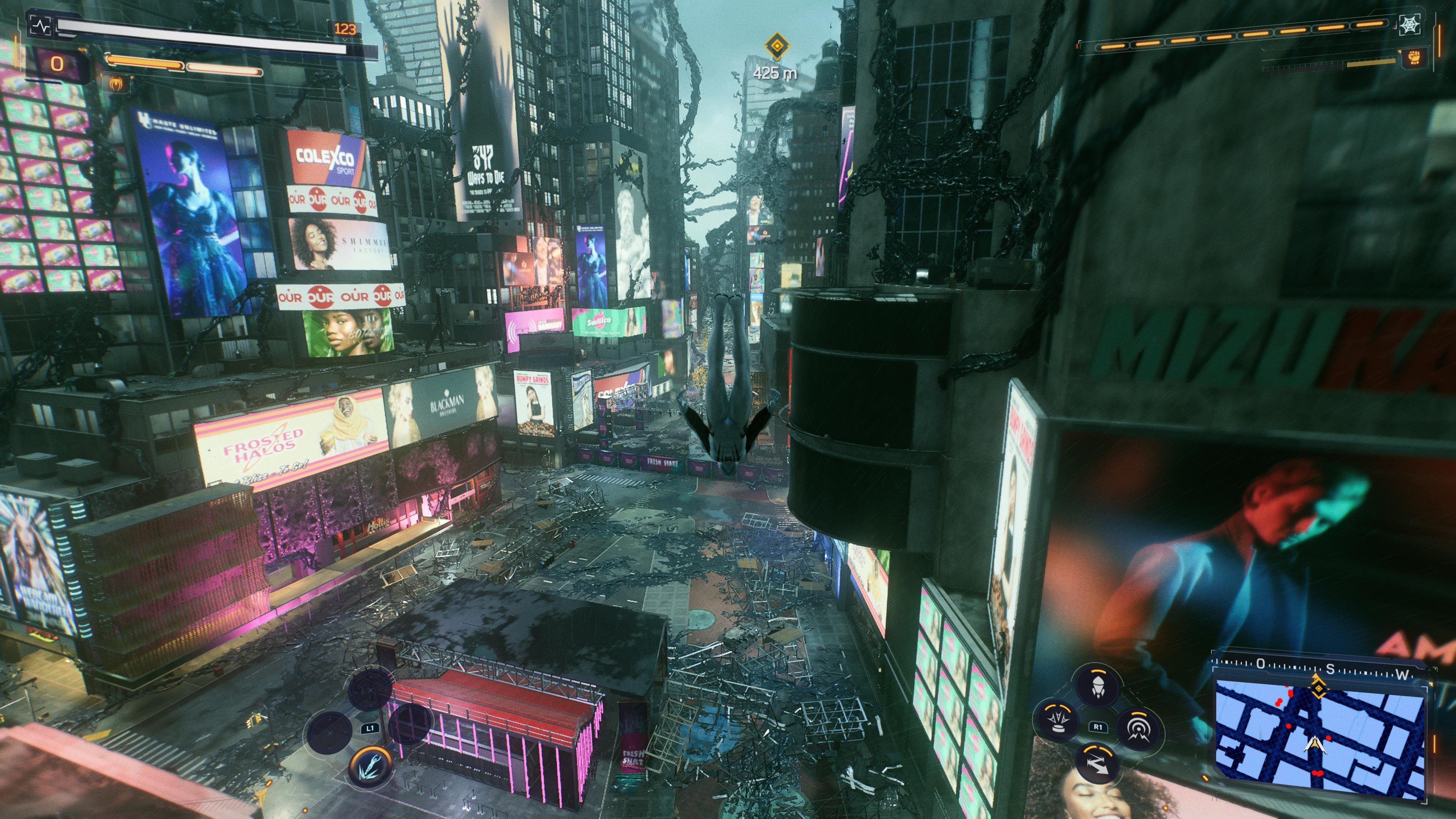Click the heartbeat icon beside the health bar

tap(41, 26)
